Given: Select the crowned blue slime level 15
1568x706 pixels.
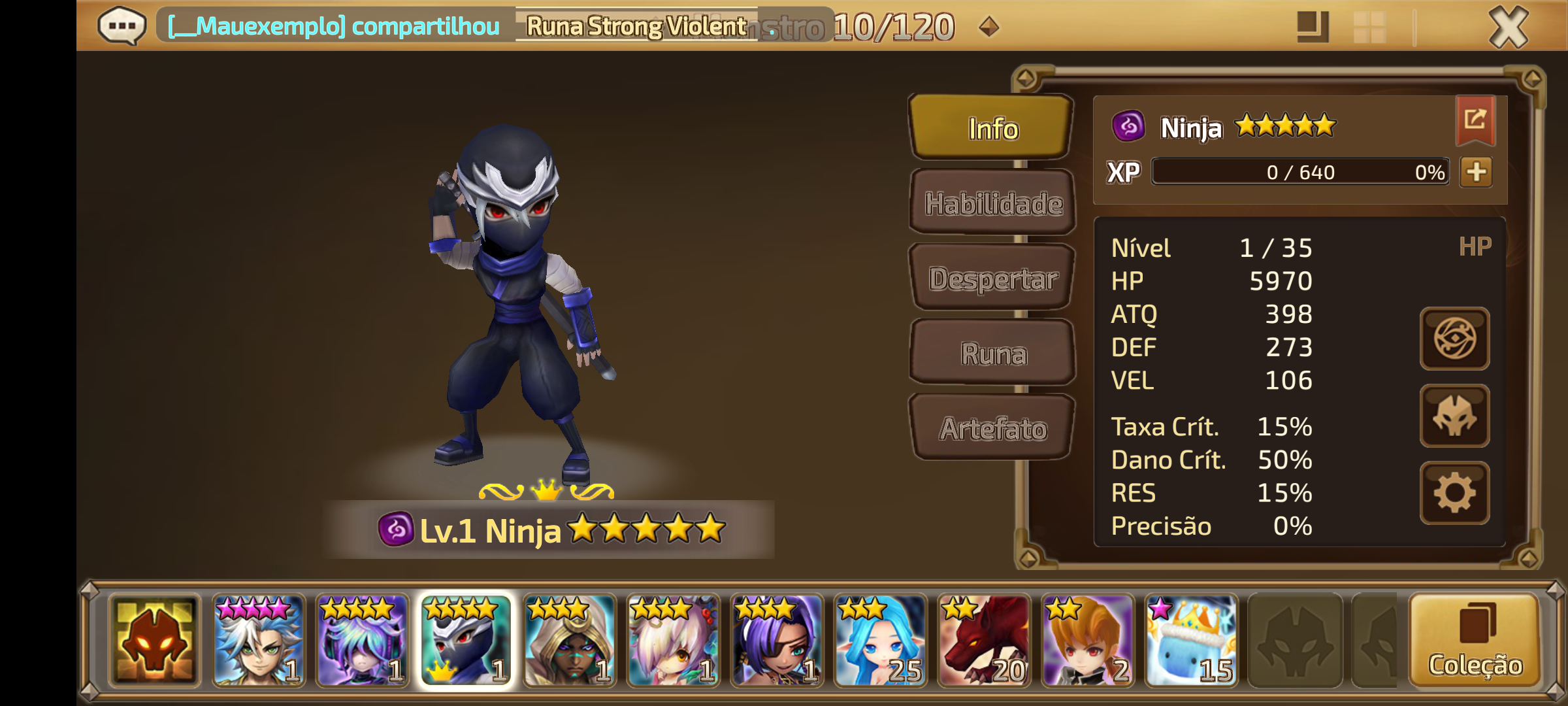Looking at the screenshot, I should pos(1191,641).
